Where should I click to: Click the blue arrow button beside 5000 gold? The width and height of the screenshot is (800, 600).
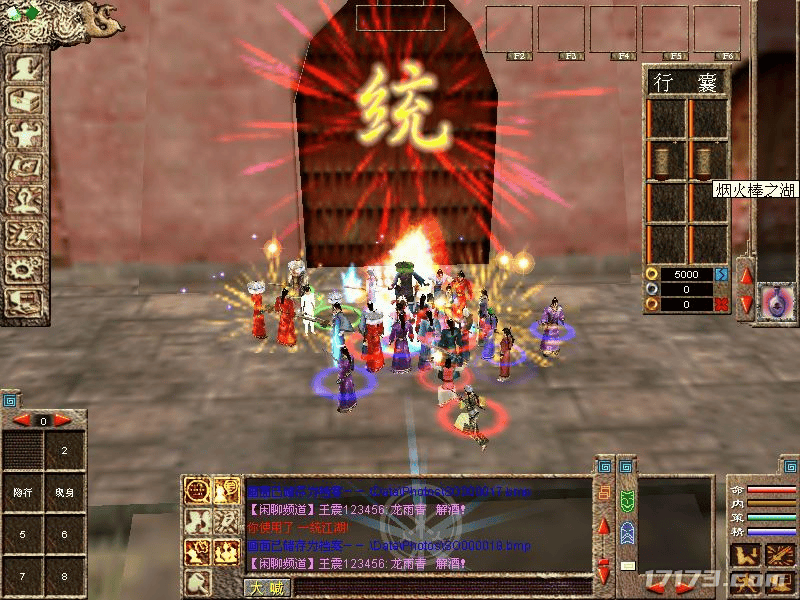[x=721, y=274]
